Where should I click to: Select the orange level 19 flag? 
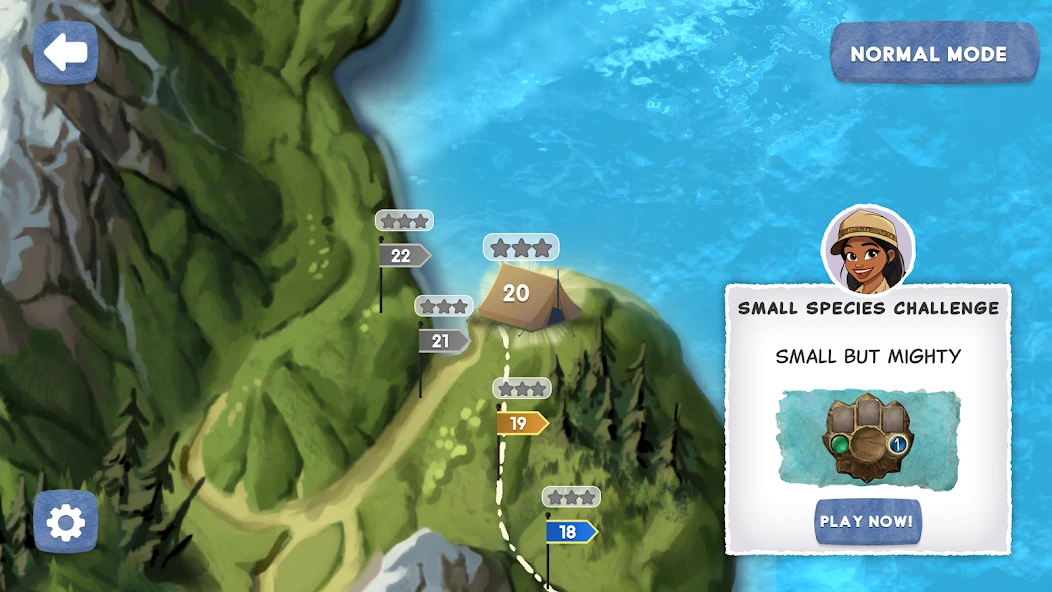[521, 423]
